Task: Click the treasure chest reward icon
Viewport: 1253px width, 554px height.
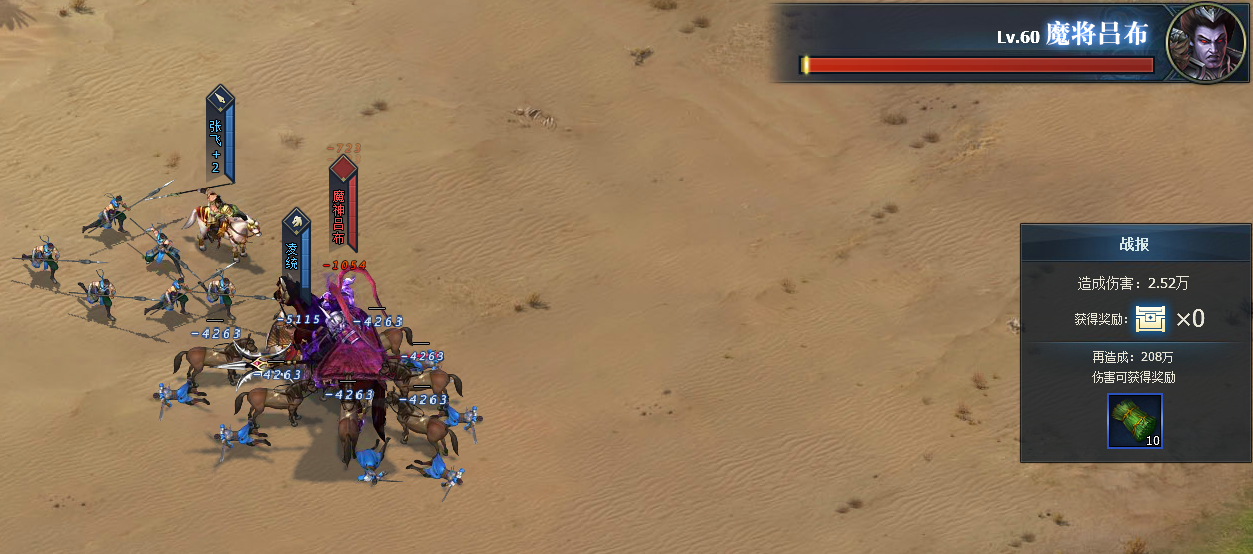Action: click(x=1151, y=319)
